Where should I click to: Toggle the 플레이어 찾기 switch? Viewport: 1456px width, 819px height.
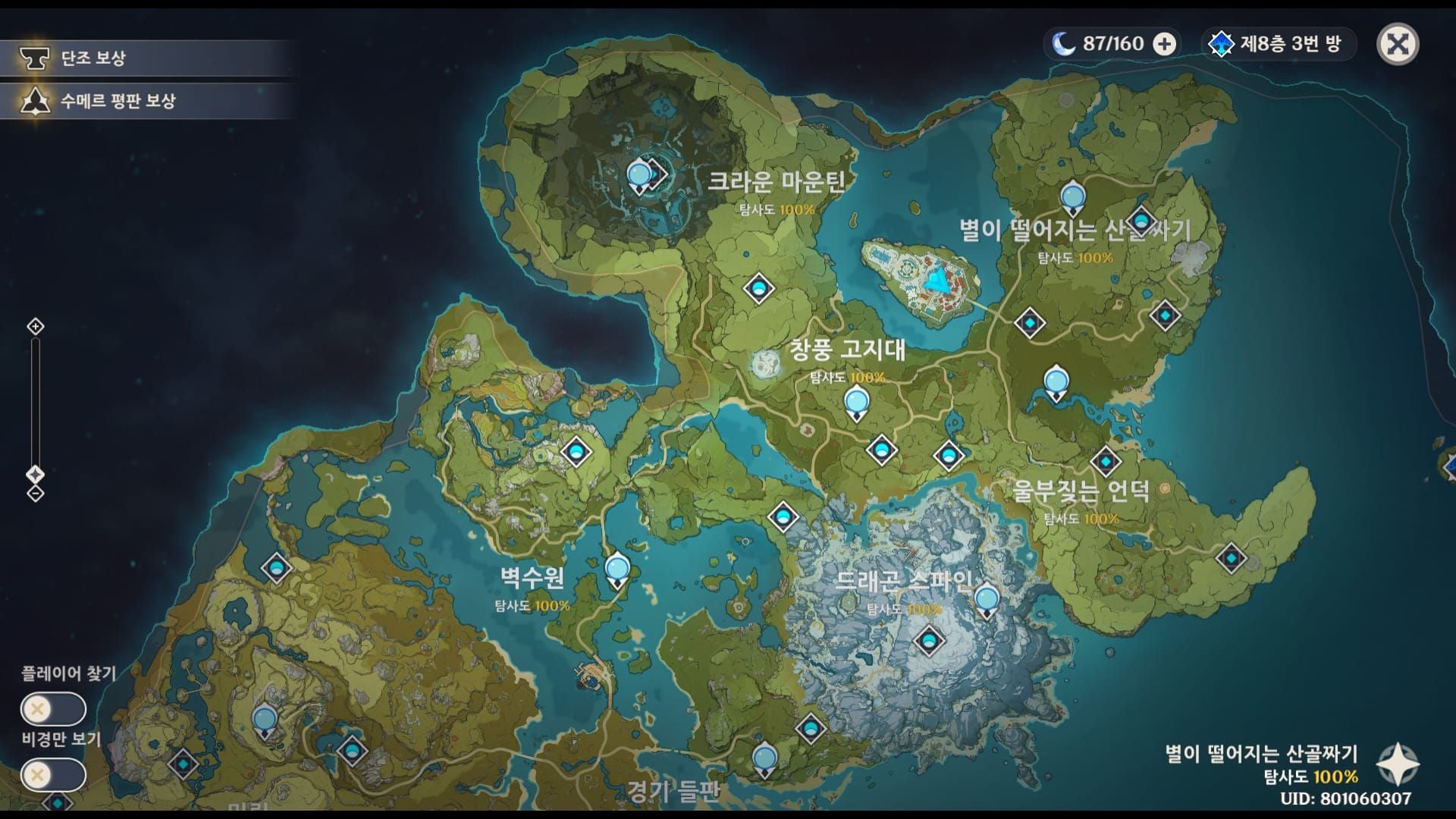point(53,710)
